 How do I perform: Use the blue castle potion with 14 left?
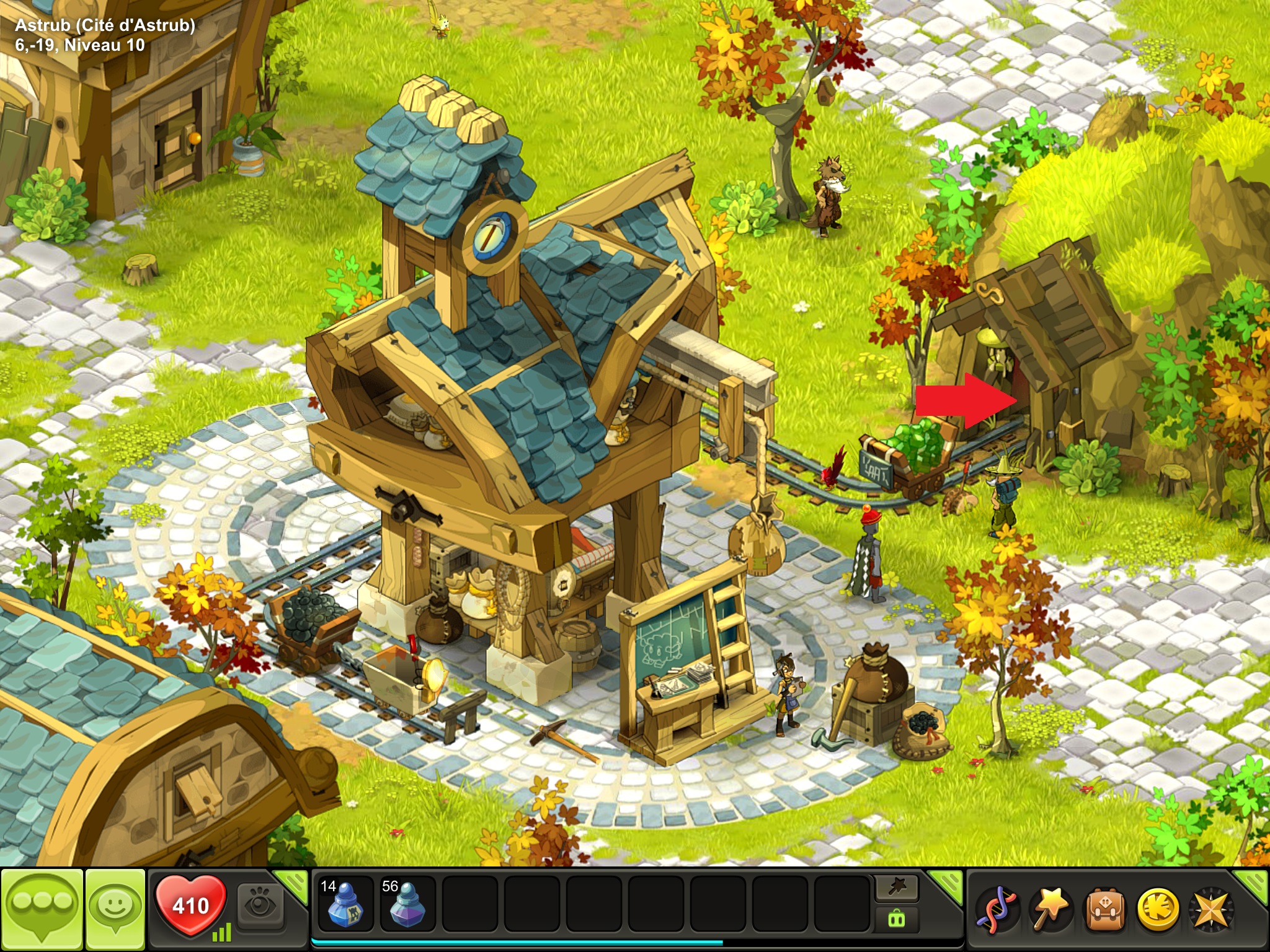pos(344,905)
